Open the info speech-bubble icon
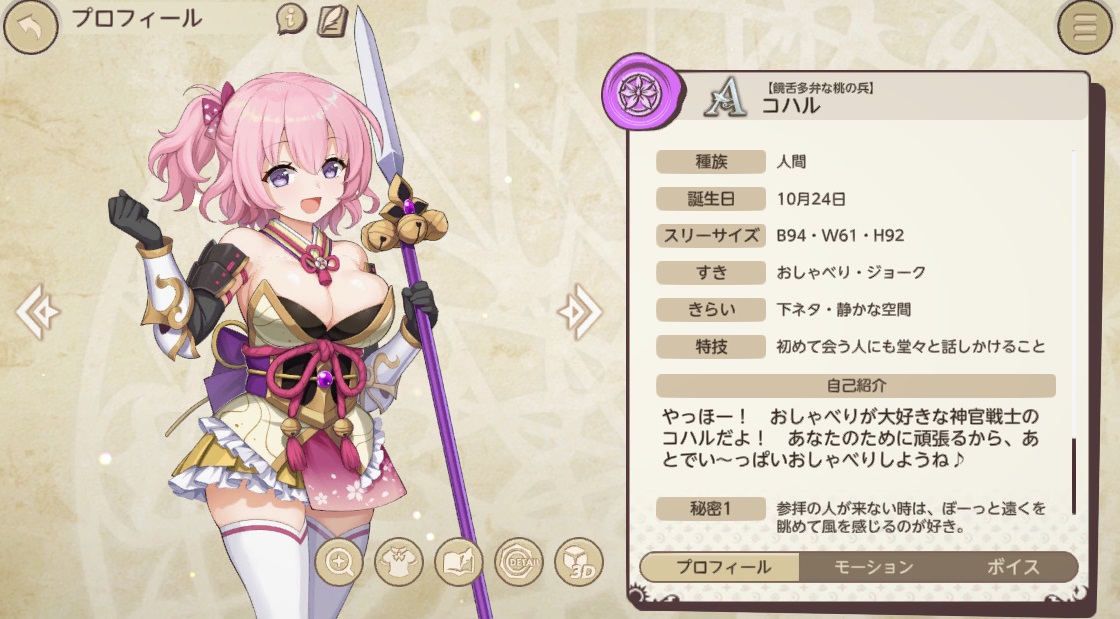 click(291, 20)
